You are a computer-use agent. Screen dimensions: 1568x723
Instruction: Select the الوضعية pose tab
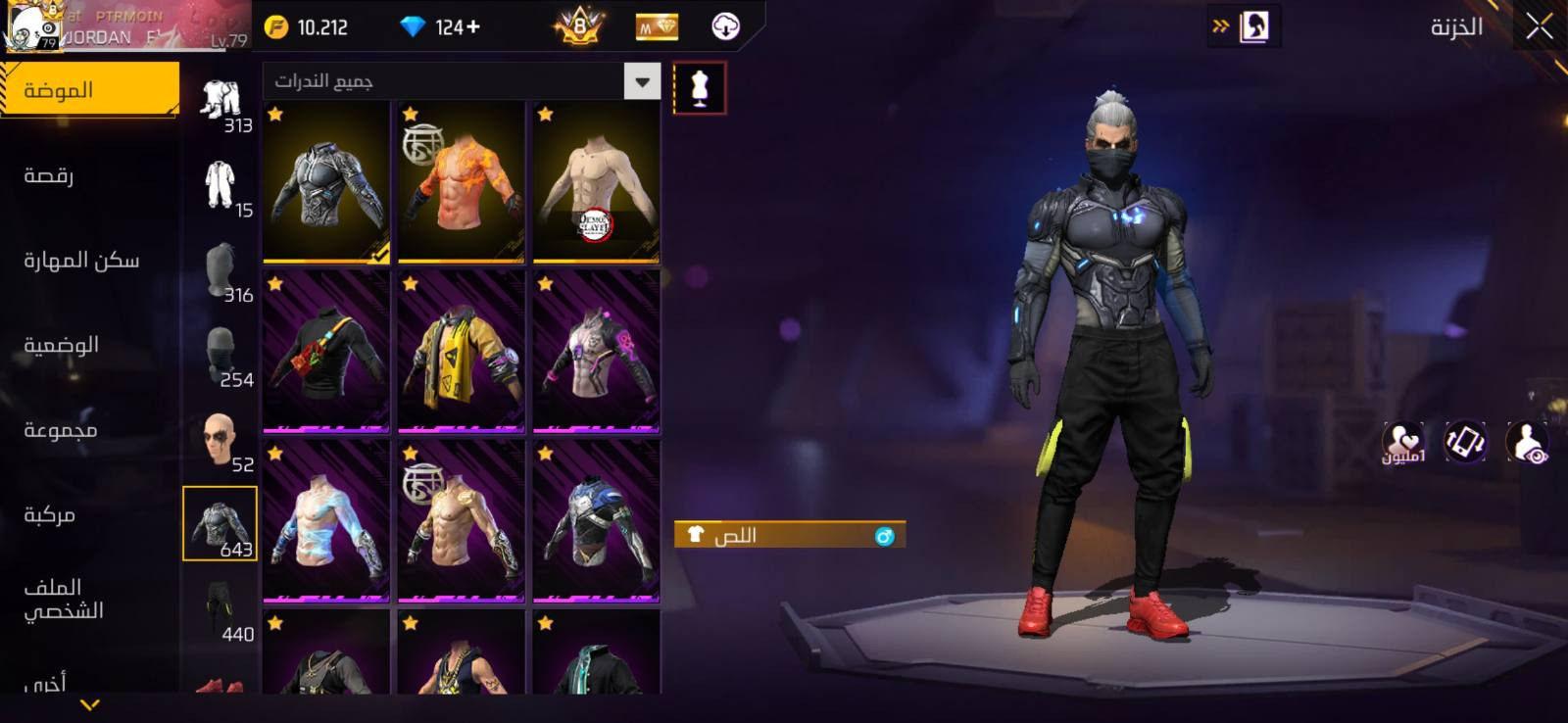coord(61,345)
